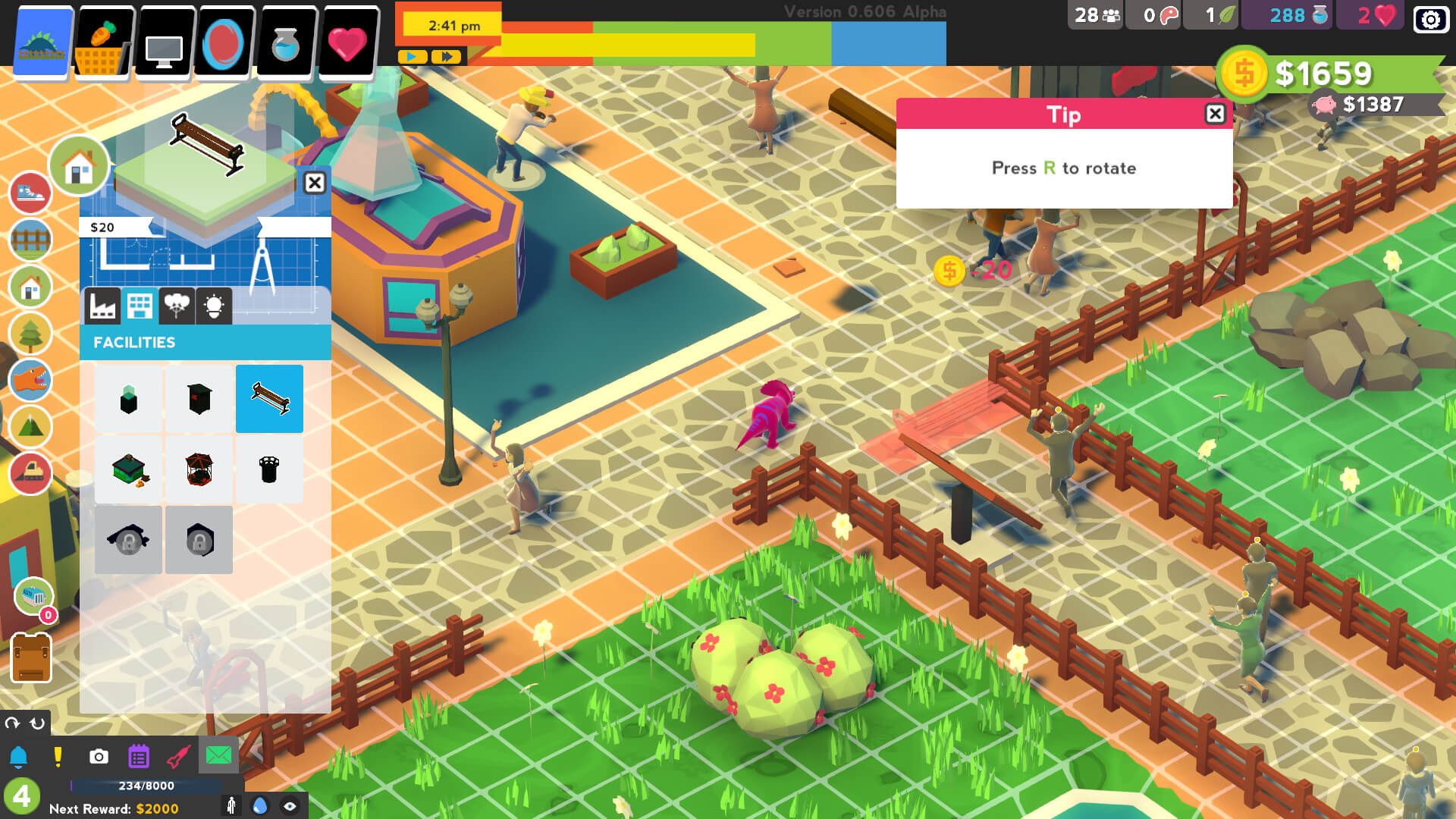Select the bulldozer demolish tool
The width and height of the screenshot is (1456, 819).
coord(30,472)
